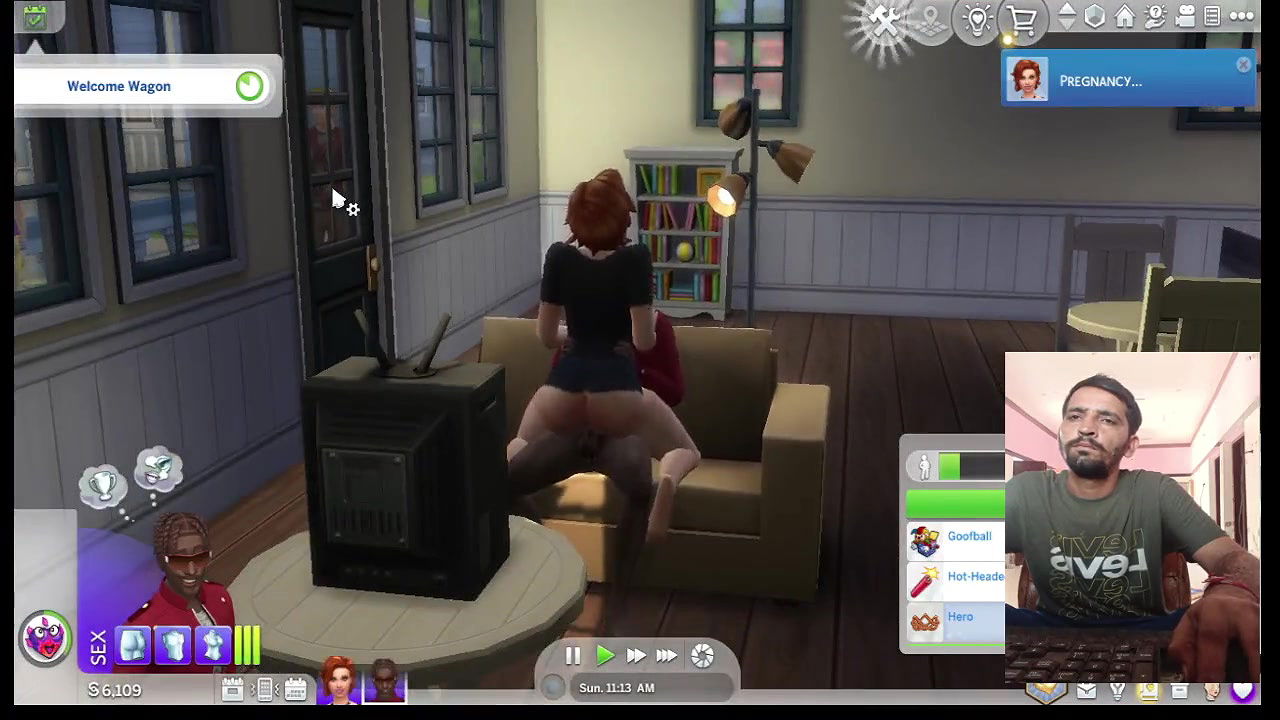Click the Go Home house icon

click(1124, 17)
